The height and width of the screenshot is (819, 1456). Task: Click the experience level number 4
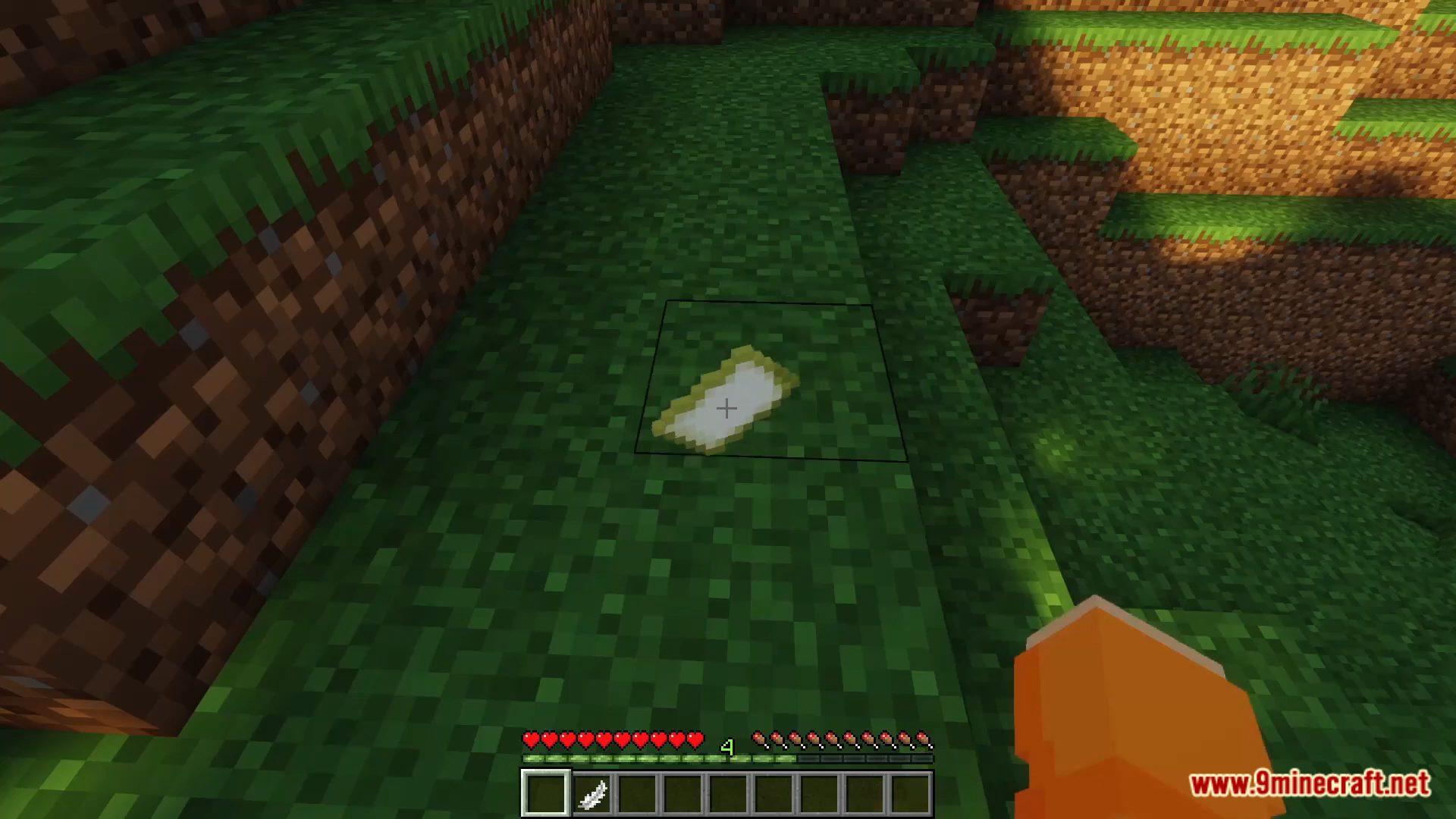(726, 747)
